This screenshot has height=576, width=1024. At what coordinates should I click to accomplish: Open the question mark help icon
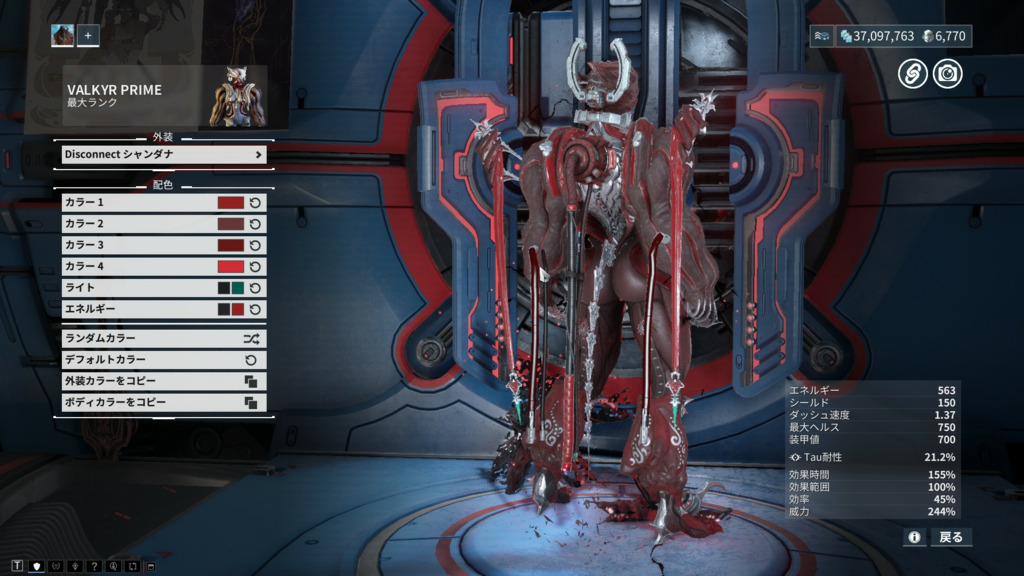point(93,567)
